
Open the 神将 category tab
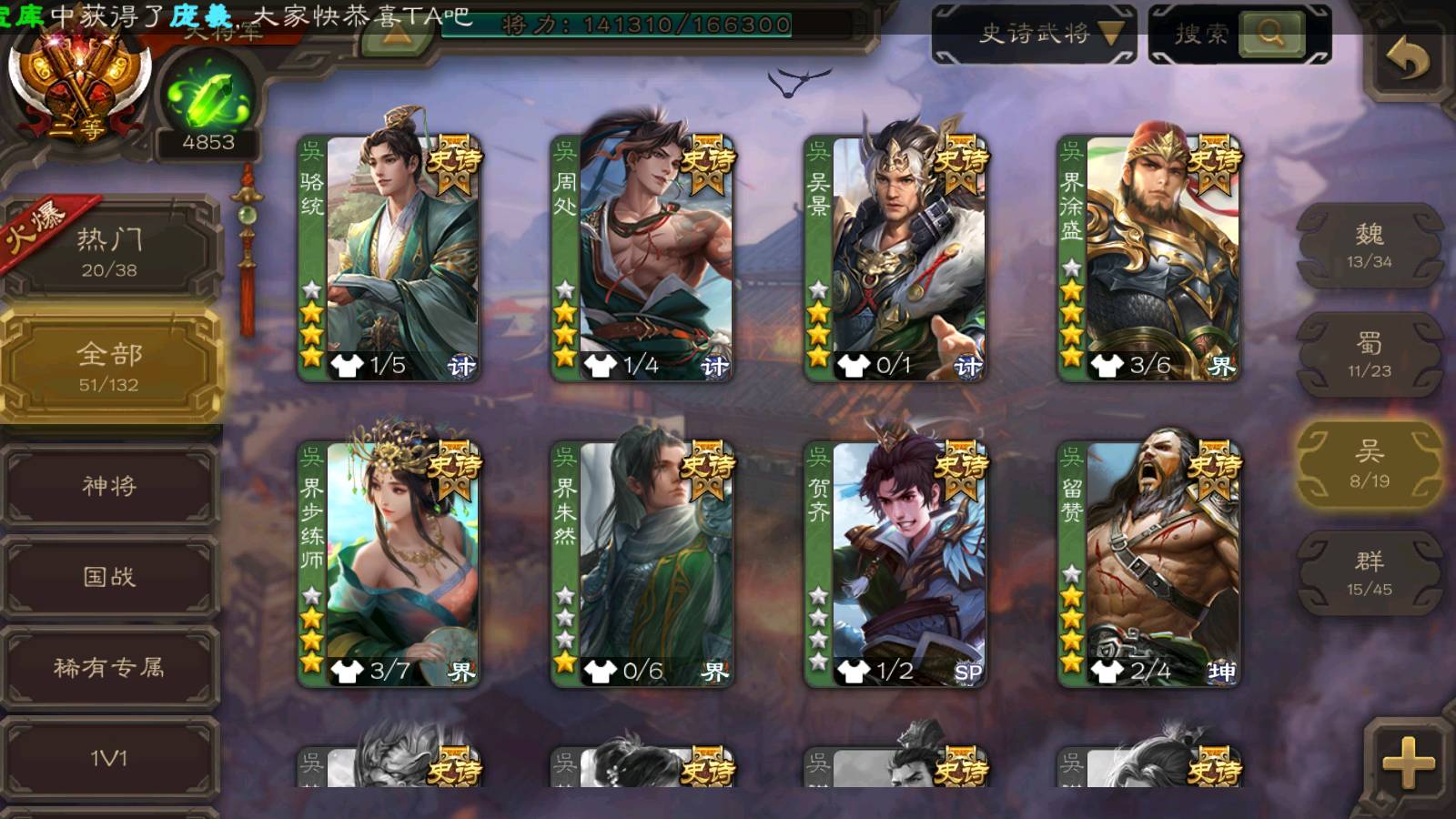point(109,486)
